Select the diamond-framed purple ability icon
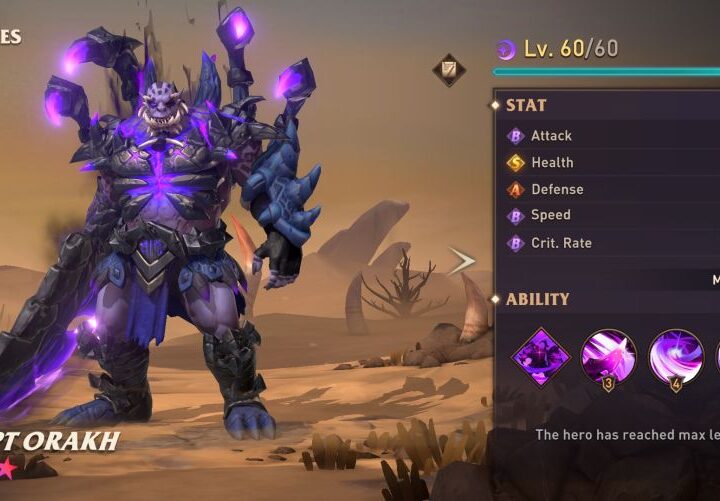Viewport: 720px width, 501px height. click(541, 356)
